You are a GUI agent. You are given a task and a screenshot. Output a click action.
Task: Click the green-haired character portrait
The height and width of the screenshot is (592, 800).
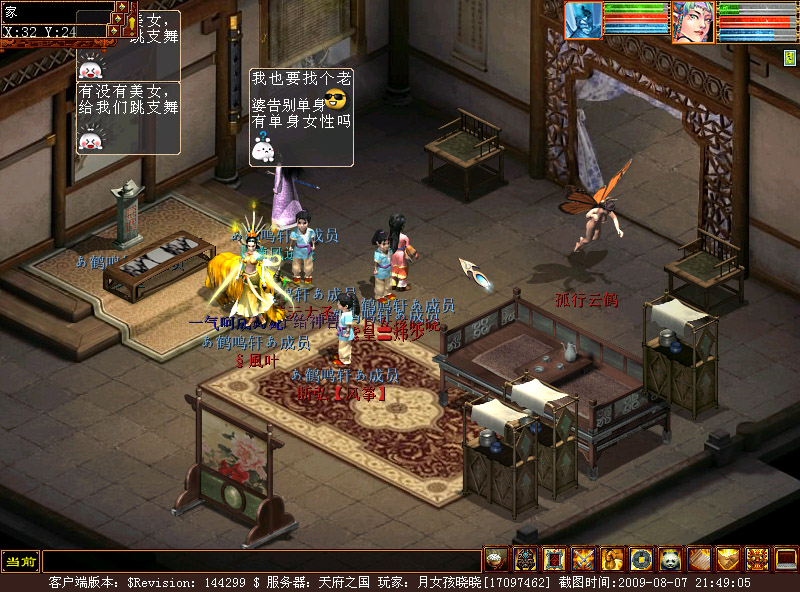tap(692, 22)
